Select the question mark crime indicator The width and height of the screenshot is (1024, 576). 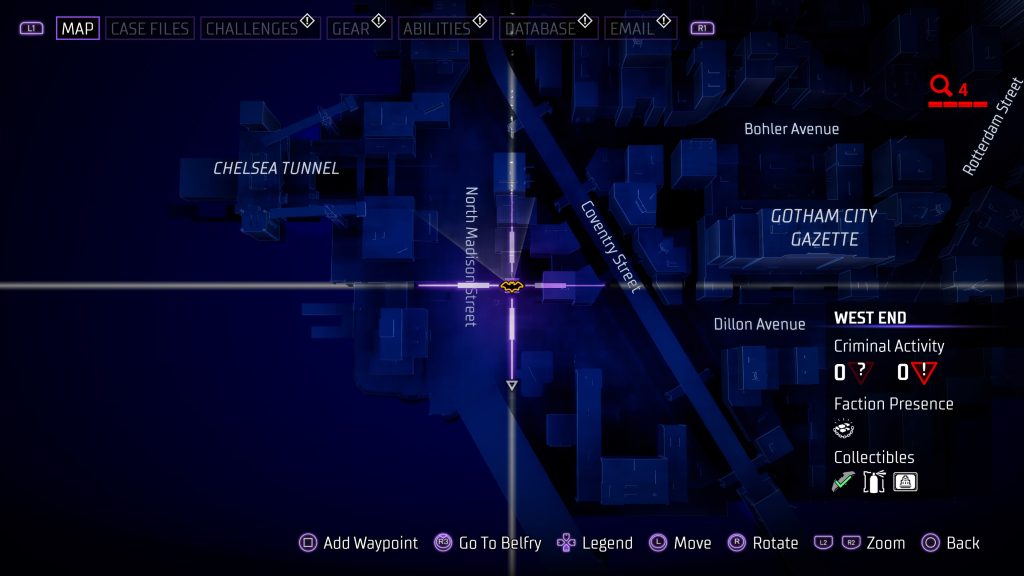[x=860, y=372]
